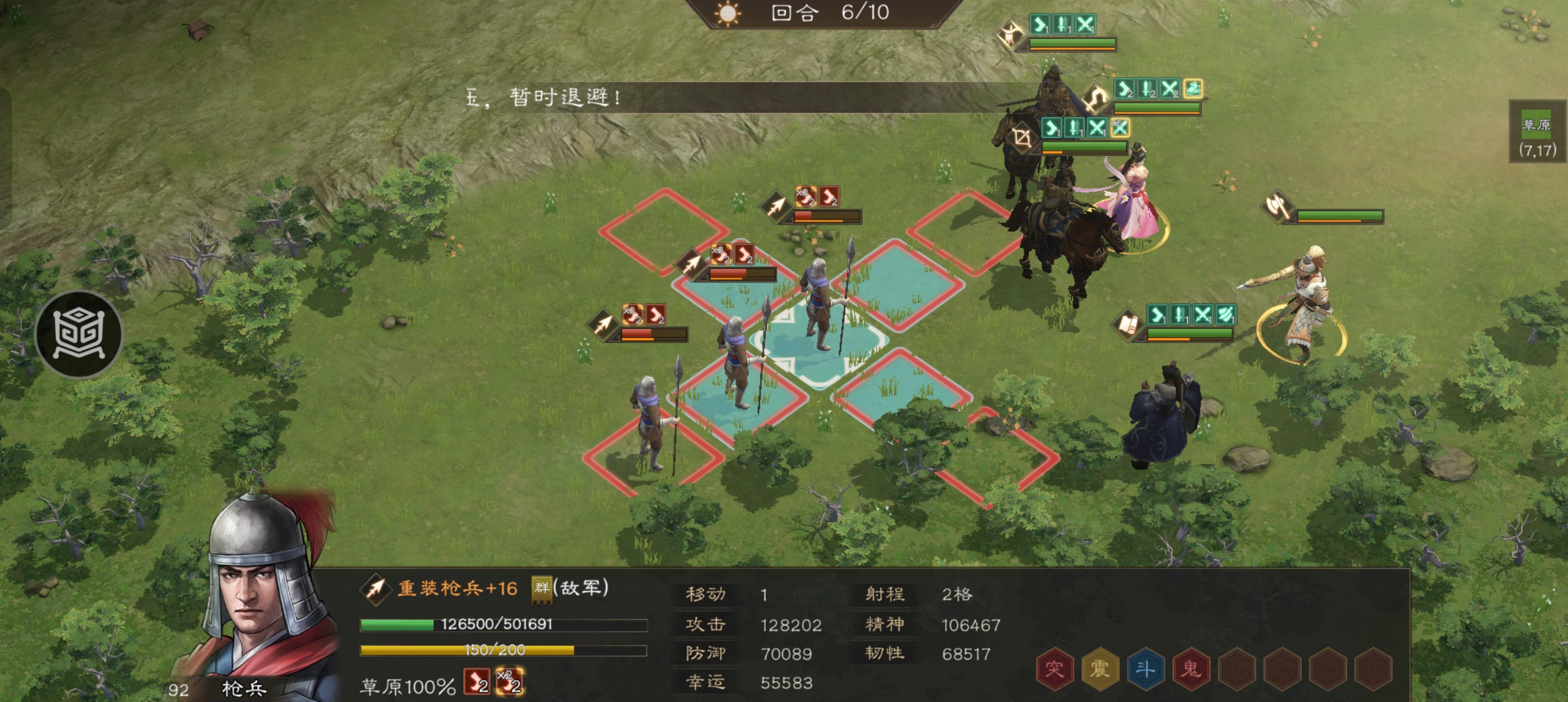The image size is (1568, 702).
Task: Tap the 群 faction banner badge
Action: click(x=541, y=588)
